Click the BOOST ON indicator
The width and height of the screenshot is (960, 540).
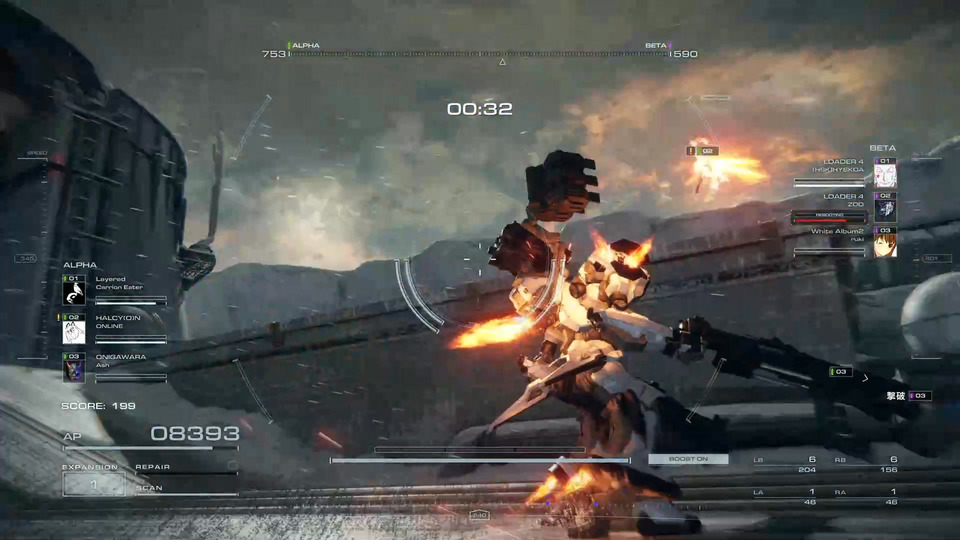point(688,459)
